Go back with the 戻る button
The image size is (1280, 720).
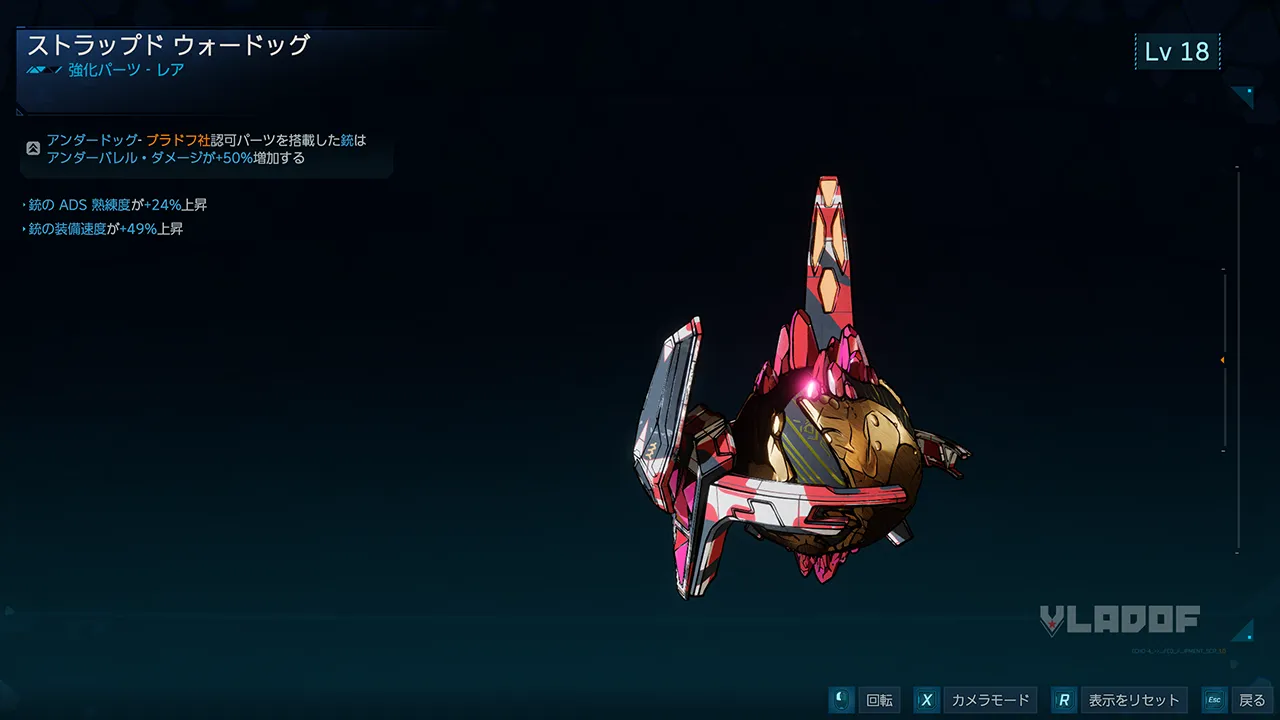tap(1237, 700)
